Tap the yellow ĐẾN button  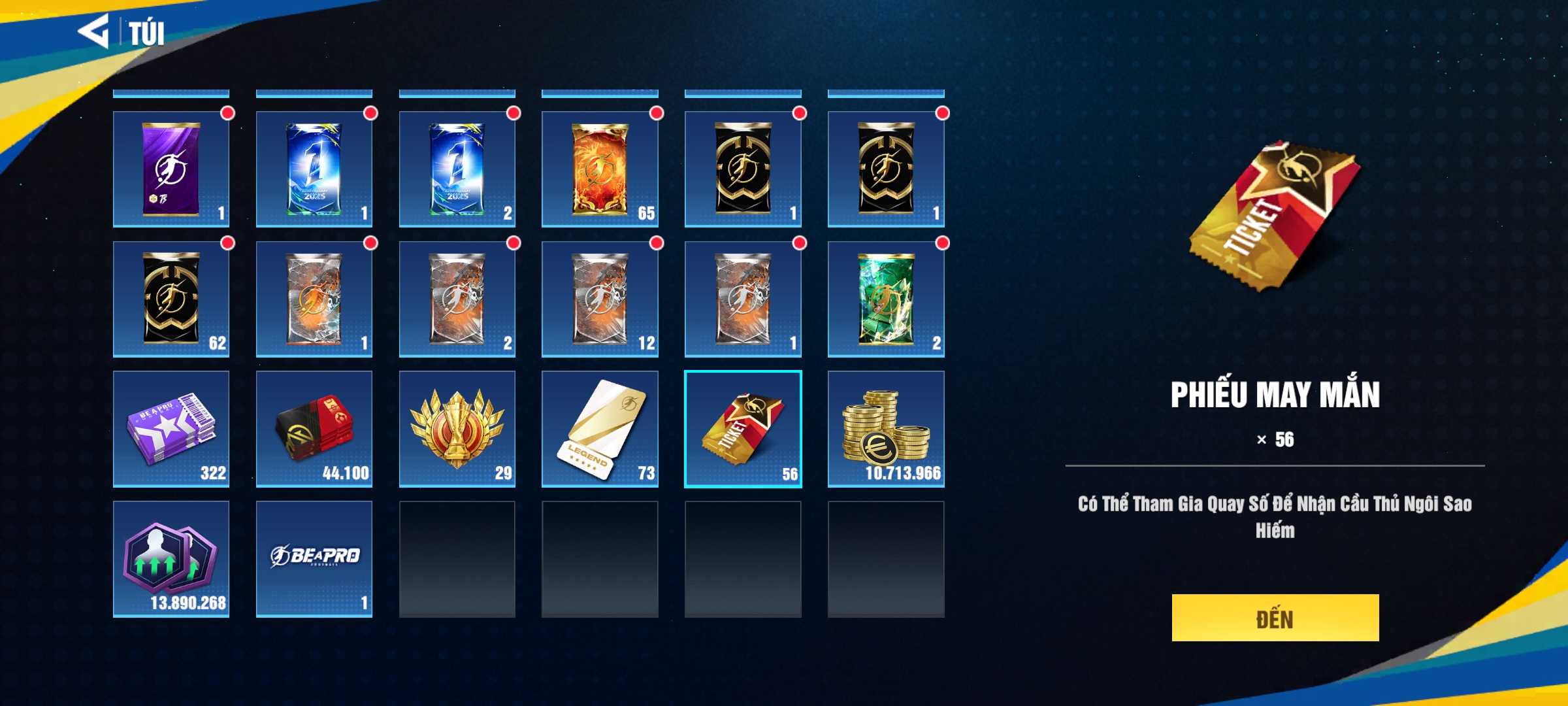point(1275,618)
